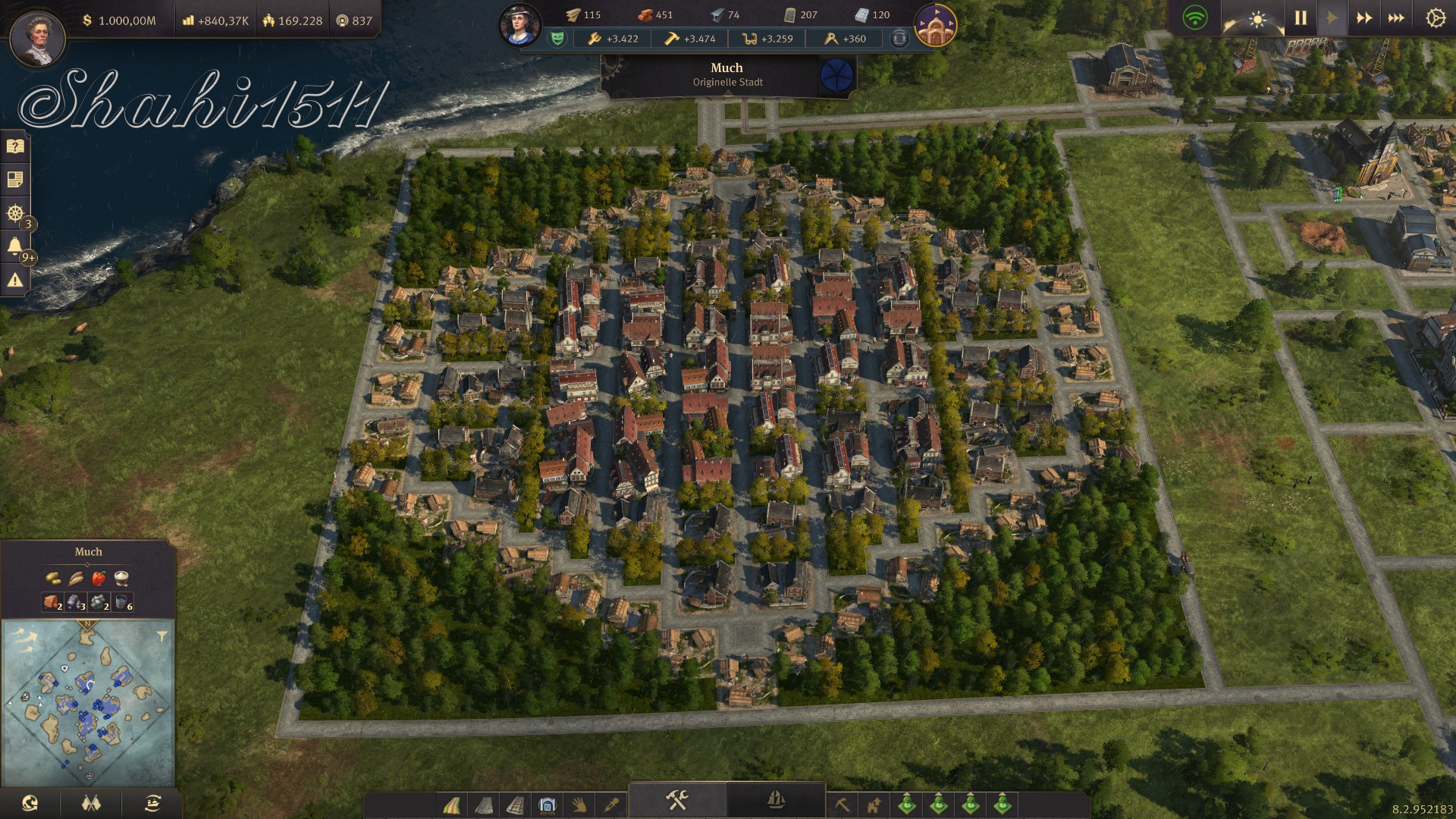Screen dimensions: 1456x819
Task: Click the blue city attractiveness emblem
Action: [x=837, y=75]
